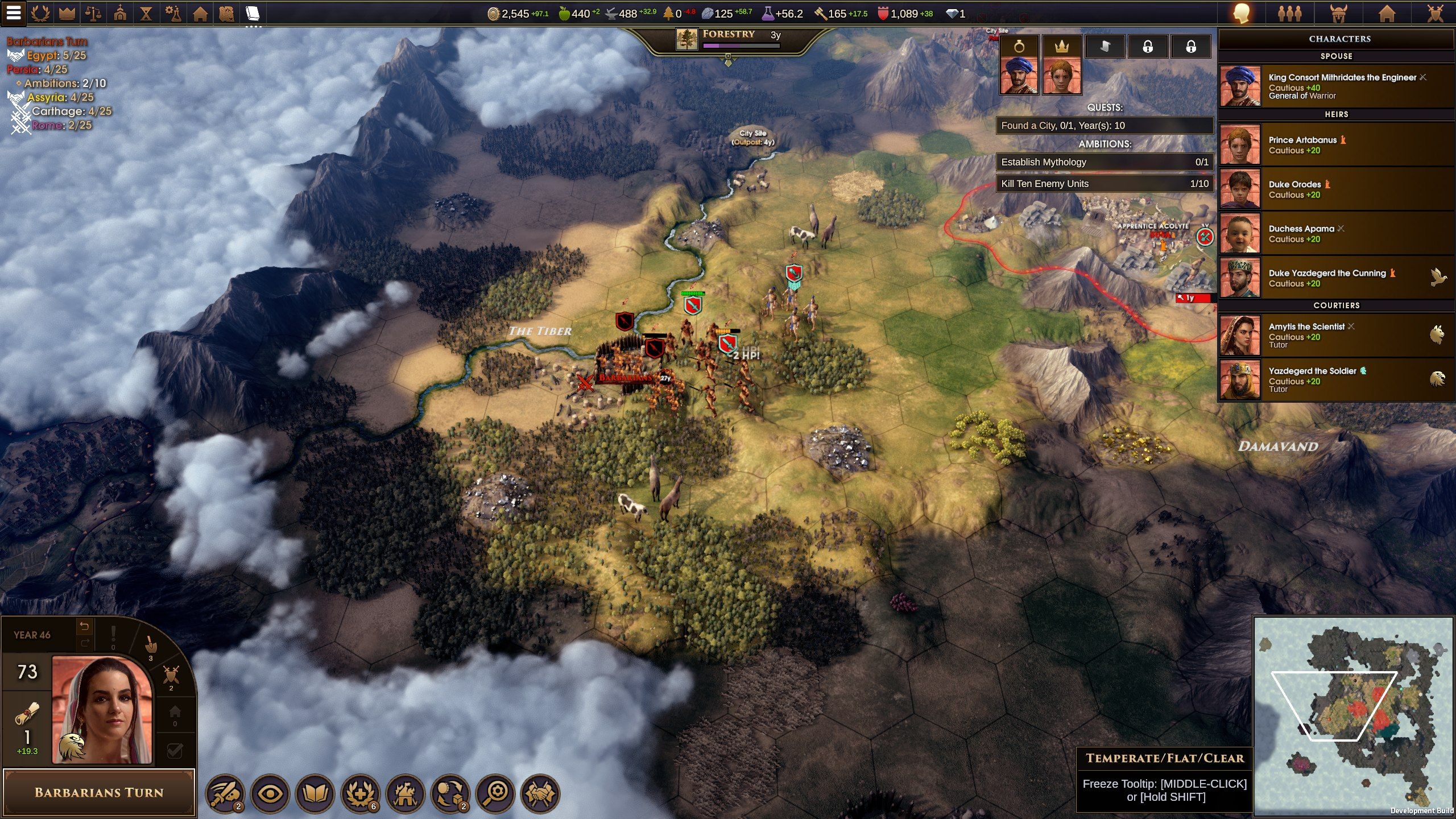This screenshot has height=819, width=1456.
Task: Open the scales of justice laws icon
Action: click(x=93, y=13)
